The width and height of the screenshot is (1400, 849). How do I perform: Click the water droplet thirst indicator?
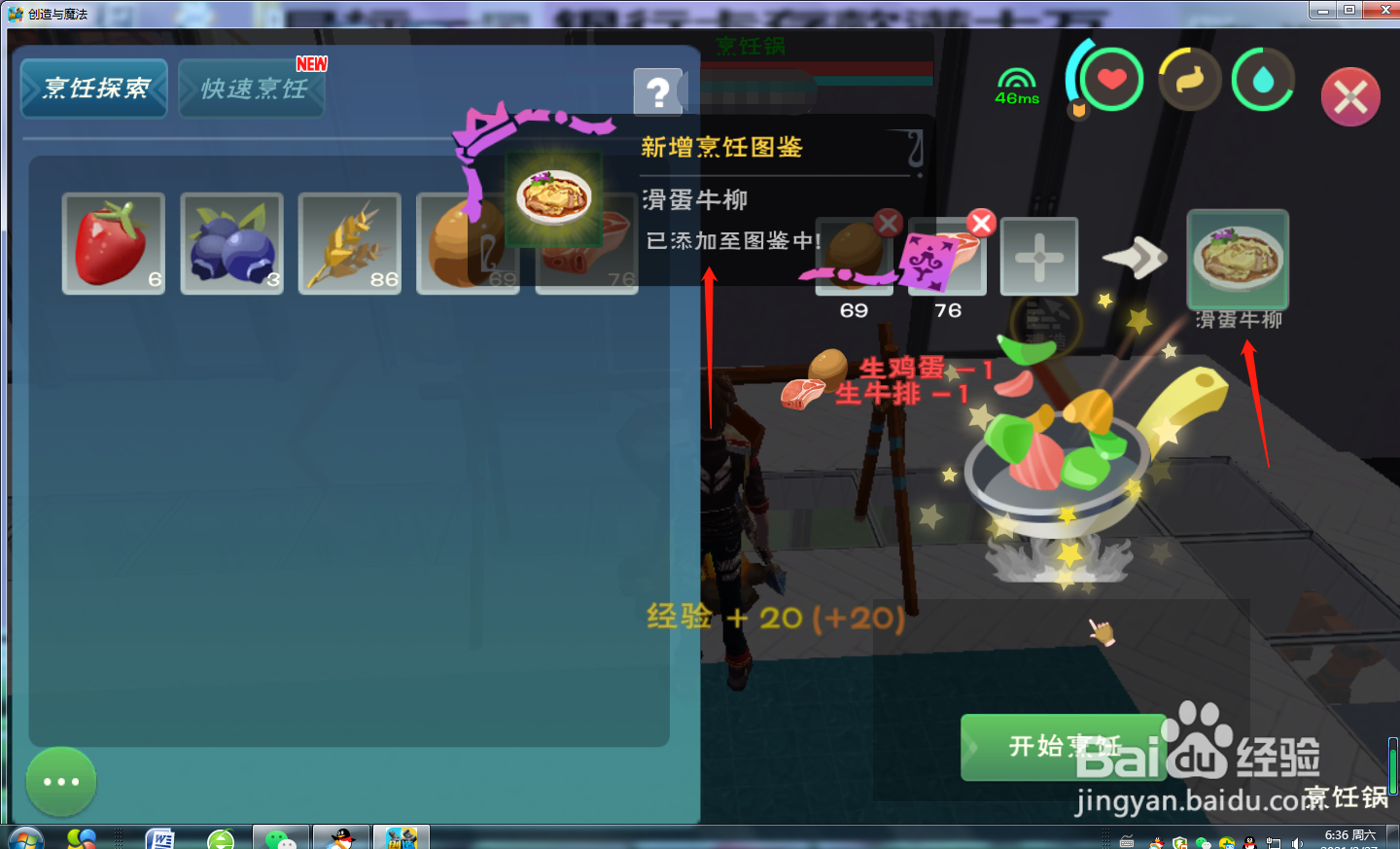coord(1263,78)
